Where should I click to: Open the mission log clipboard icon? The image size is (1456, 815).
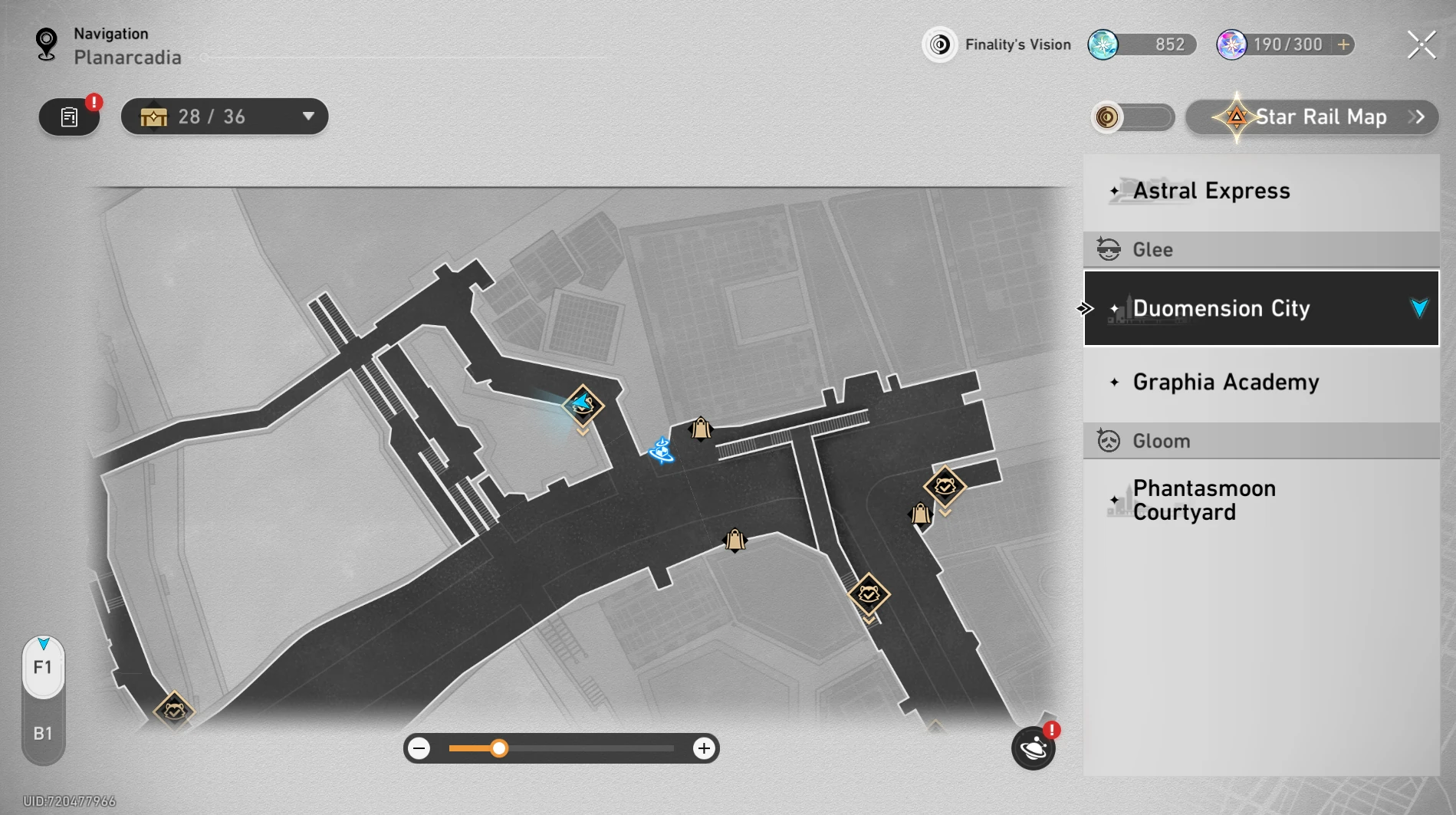click(x=70, y=117)
